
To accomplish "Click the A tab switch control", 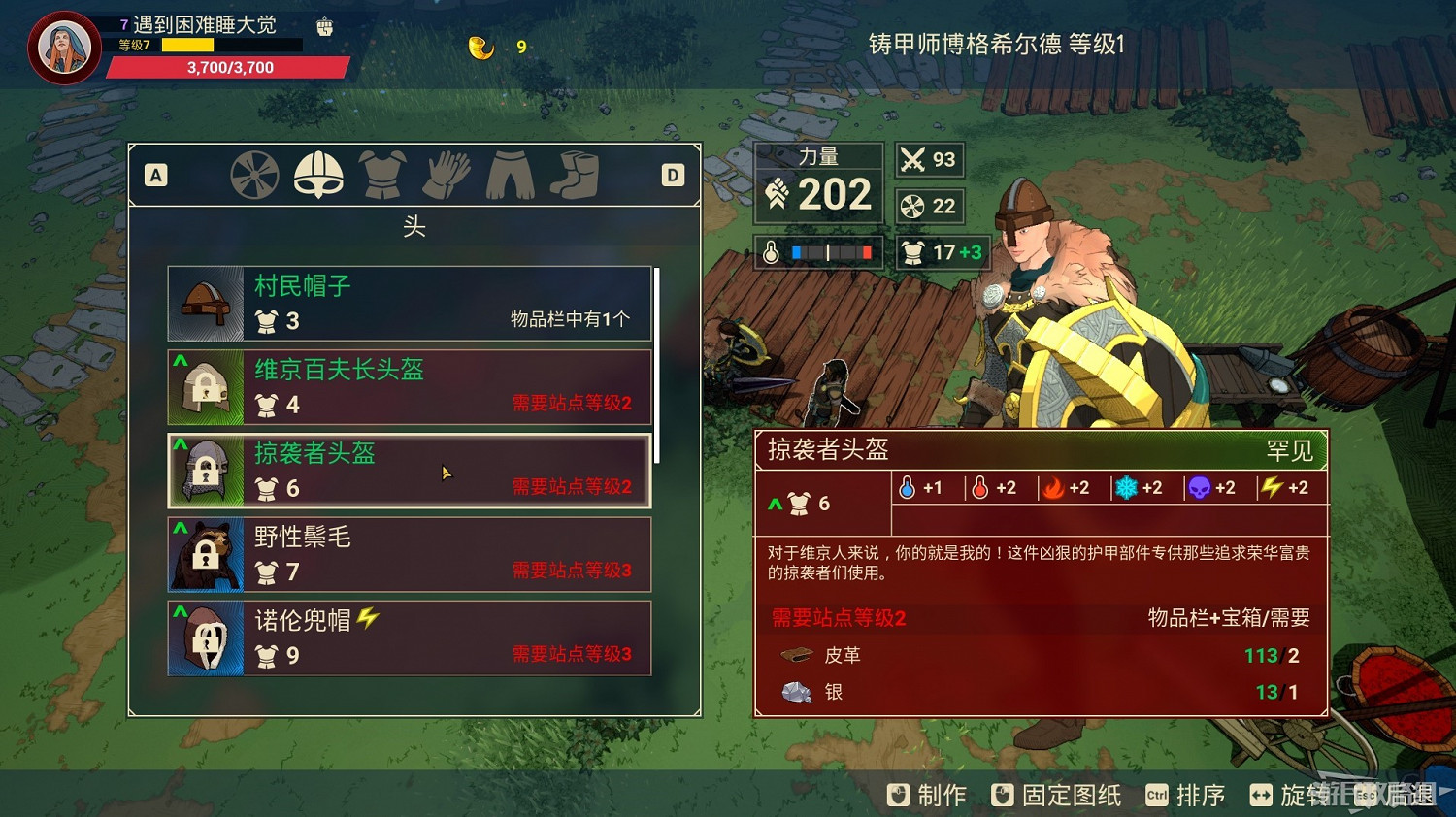I will point(155,175).
